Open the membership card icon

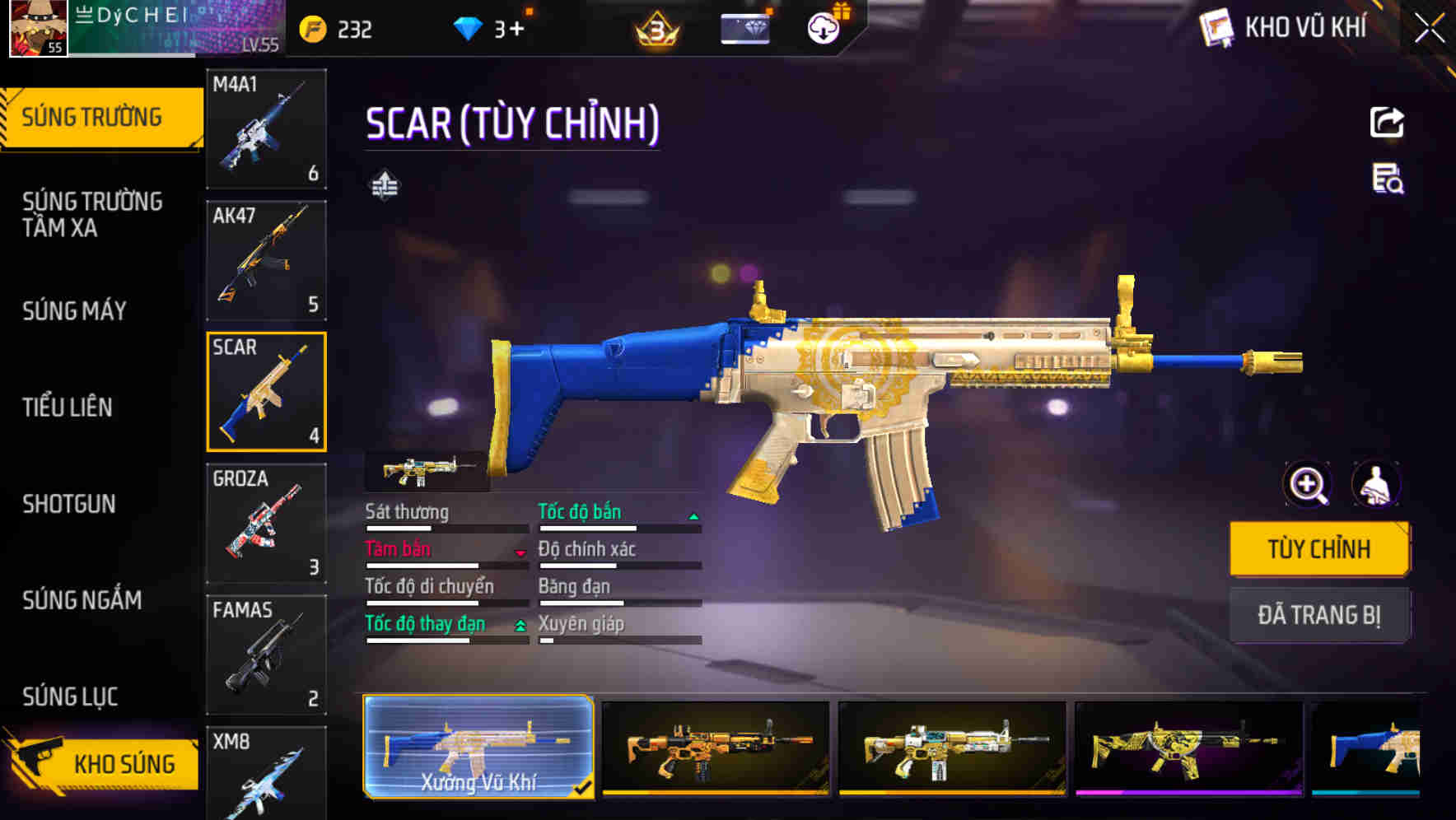[744, 27]
